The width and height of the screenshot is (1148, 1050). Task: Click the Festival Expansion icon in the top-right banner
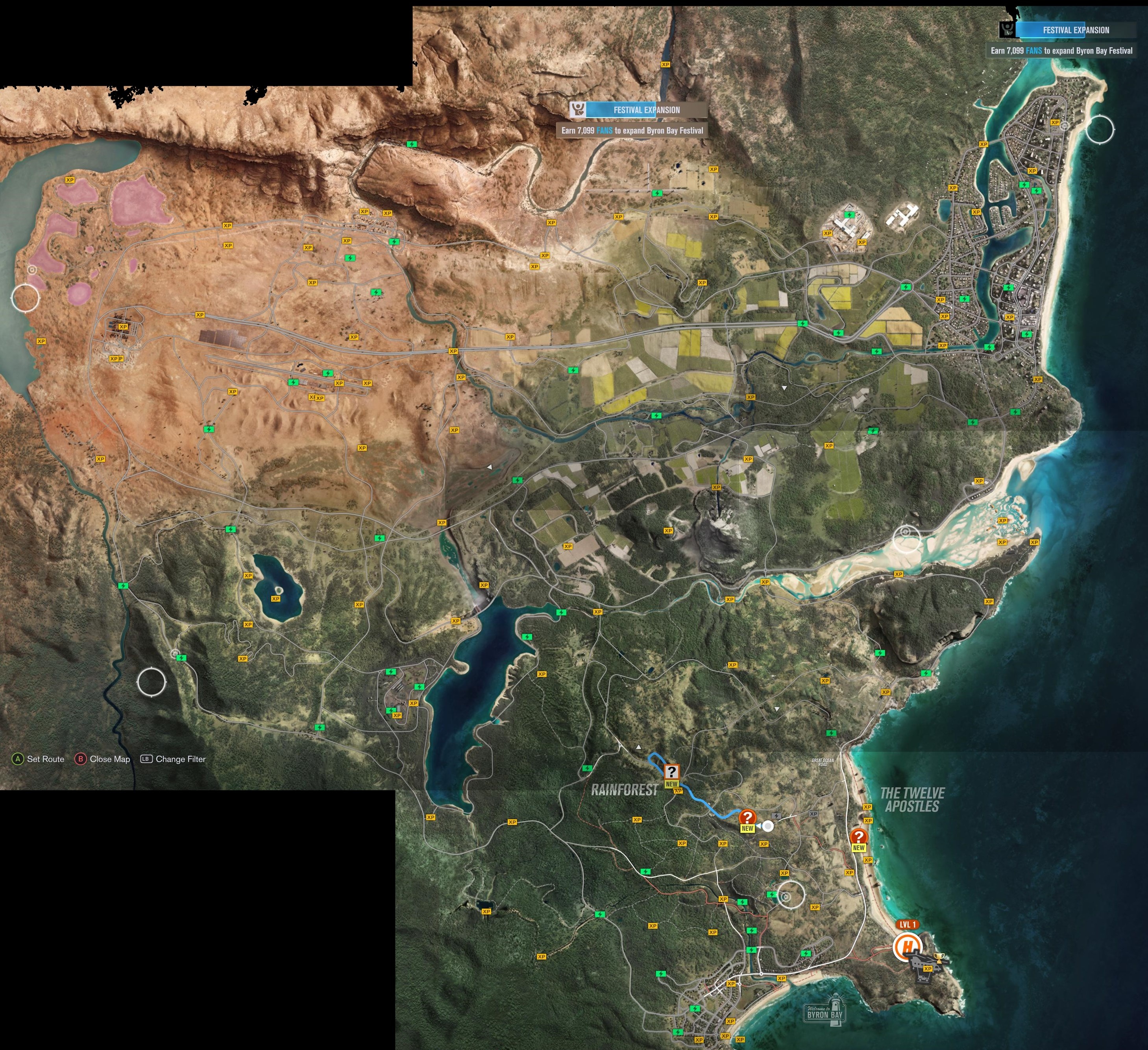pyautogui.click(x=1008, y=30)
